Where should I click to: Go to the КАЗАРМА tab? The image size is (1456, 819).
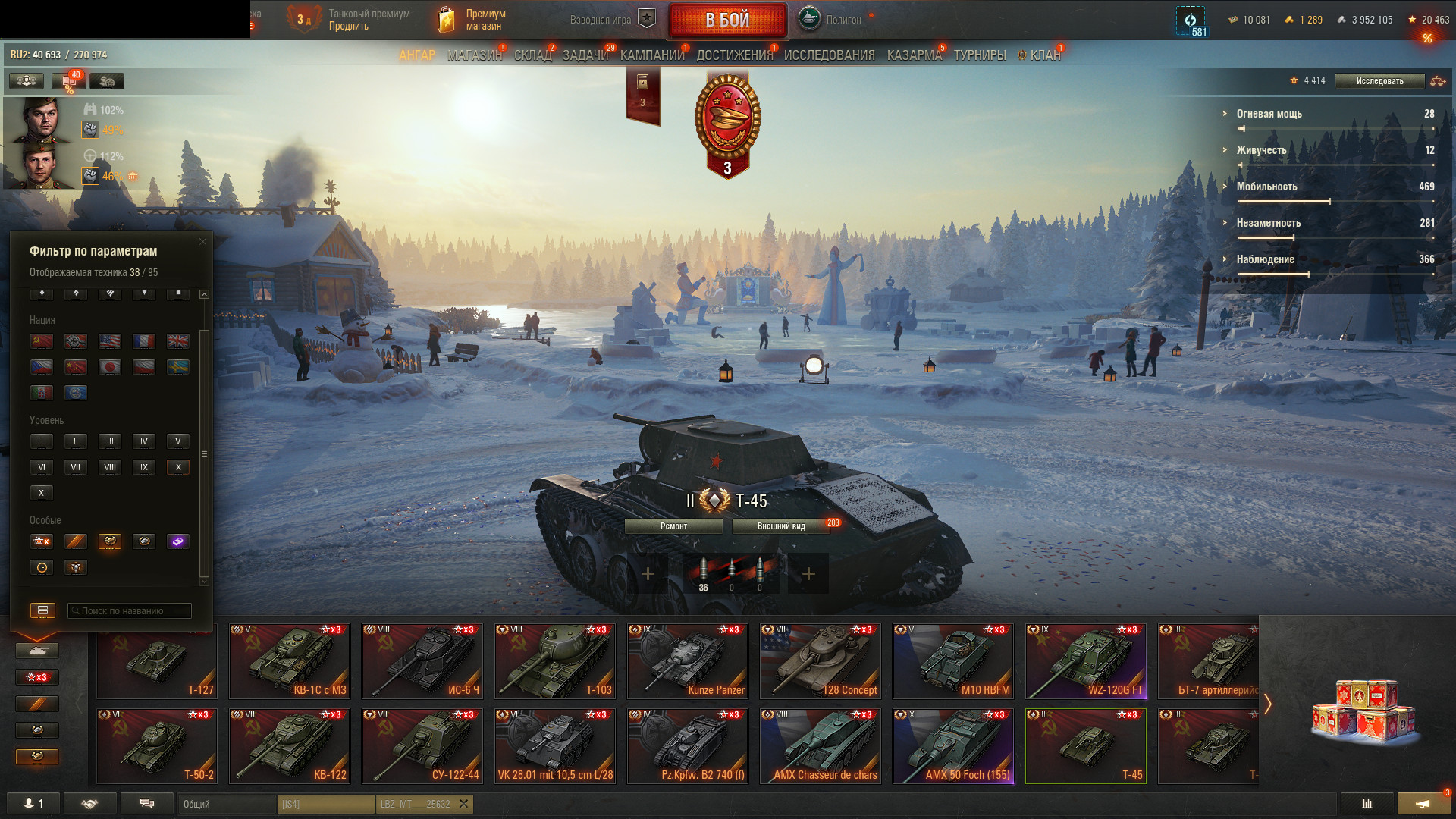pos(914,55)
